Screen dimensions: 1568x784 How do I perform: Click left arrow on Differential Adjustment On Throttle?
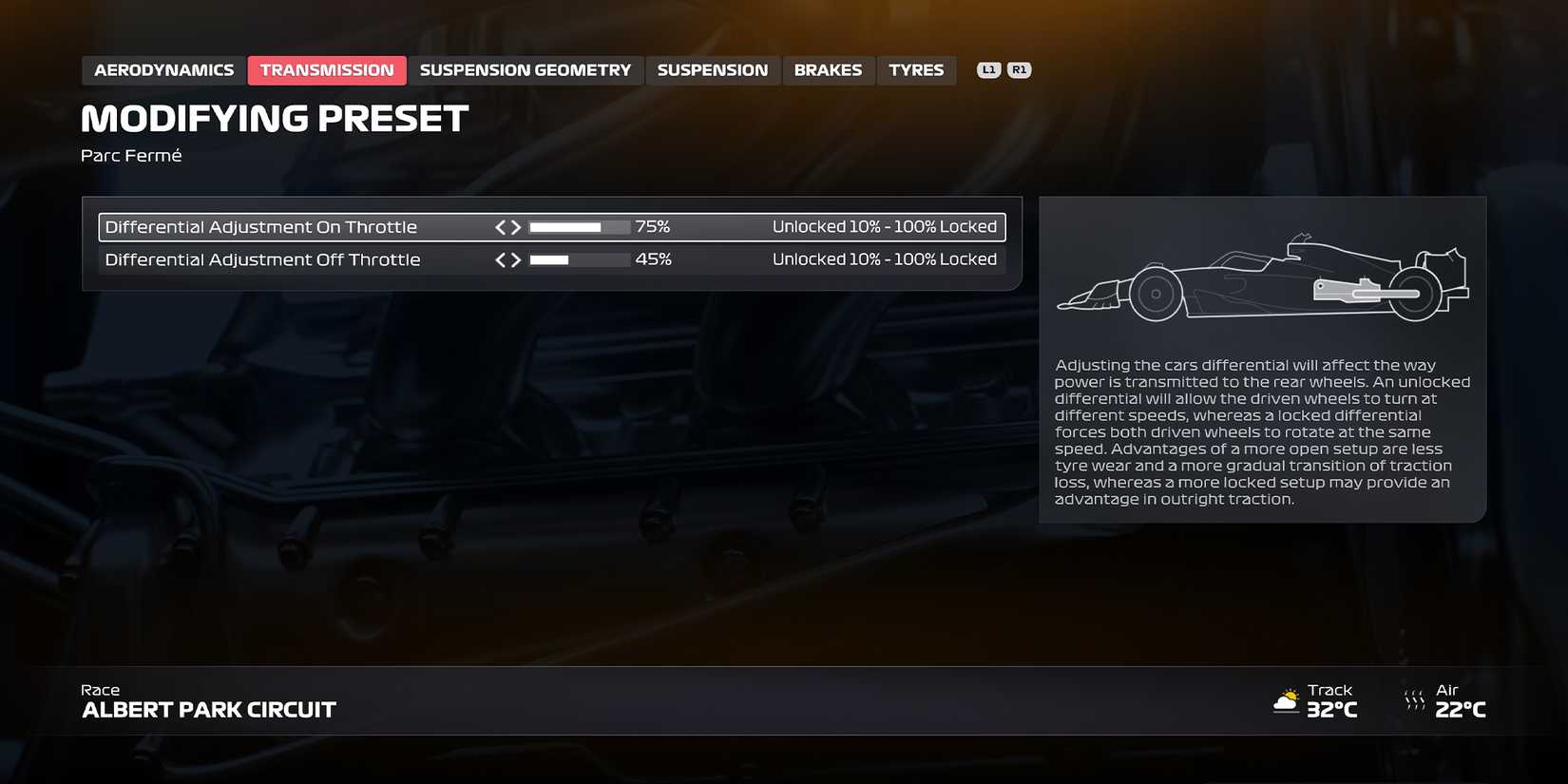(499, 226)
